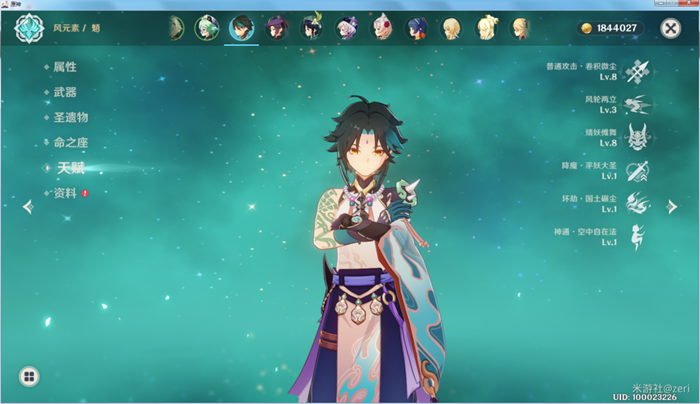View the 神通·空中自在法 passive talent
700x404 pixels.
(637, 236)
